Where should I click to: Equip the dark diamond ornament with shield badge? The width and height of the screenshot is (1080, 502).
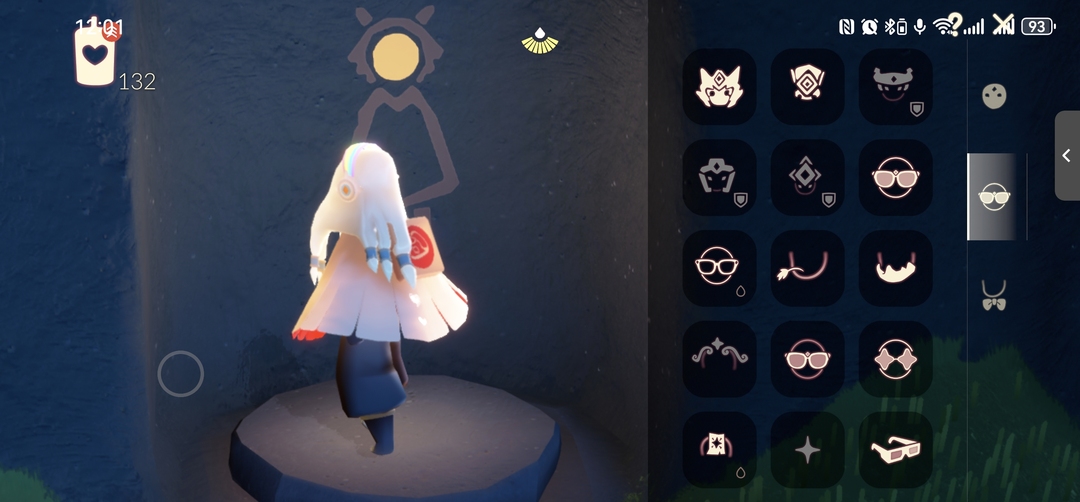click(807, 177)
